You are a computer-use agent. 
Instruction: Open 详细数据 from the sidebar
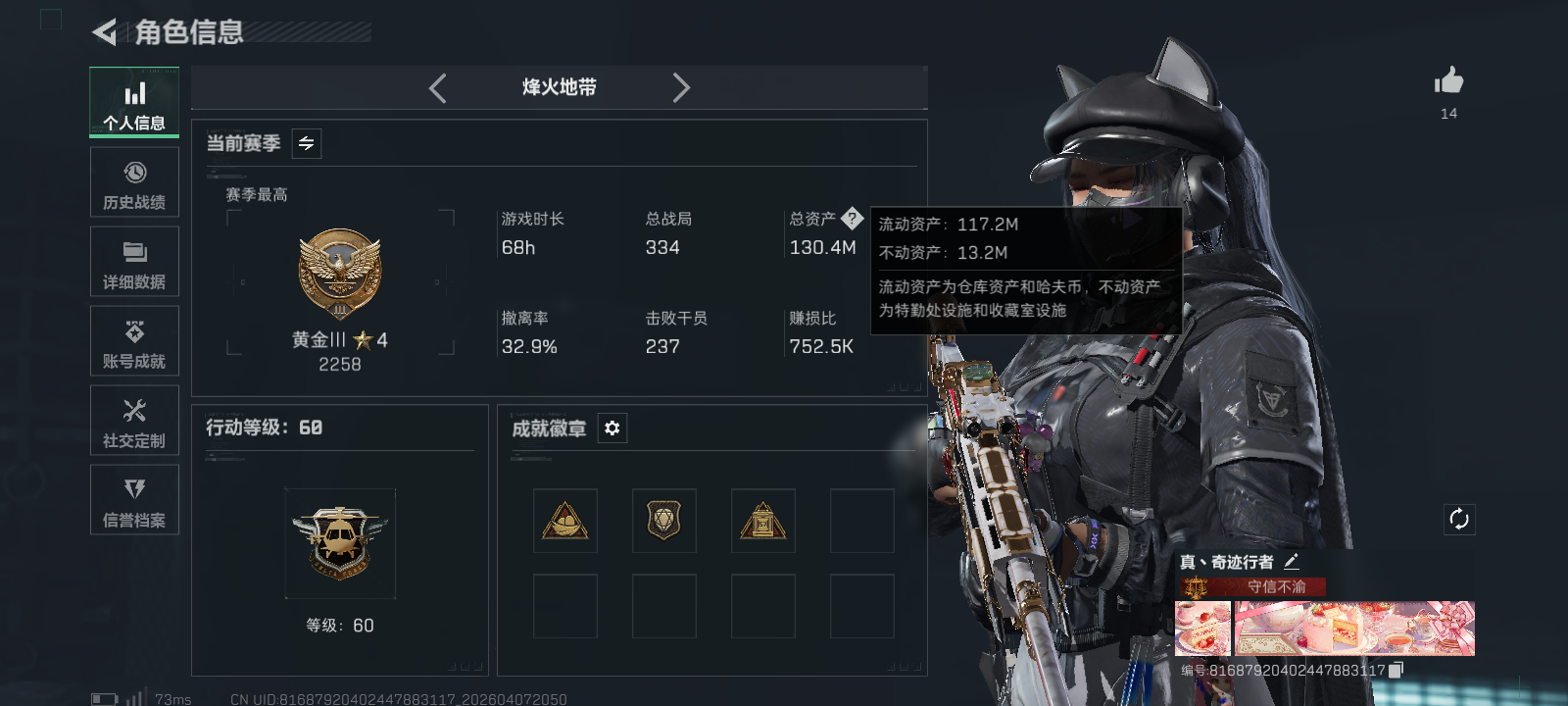(x=134, y=261)
